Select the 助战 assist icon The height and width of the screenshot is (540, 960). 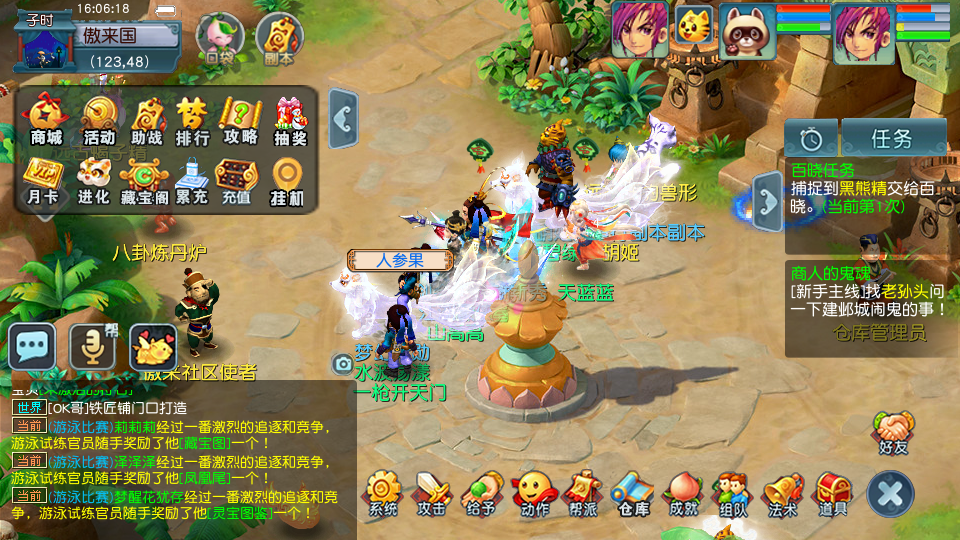(x=147, y=120)
